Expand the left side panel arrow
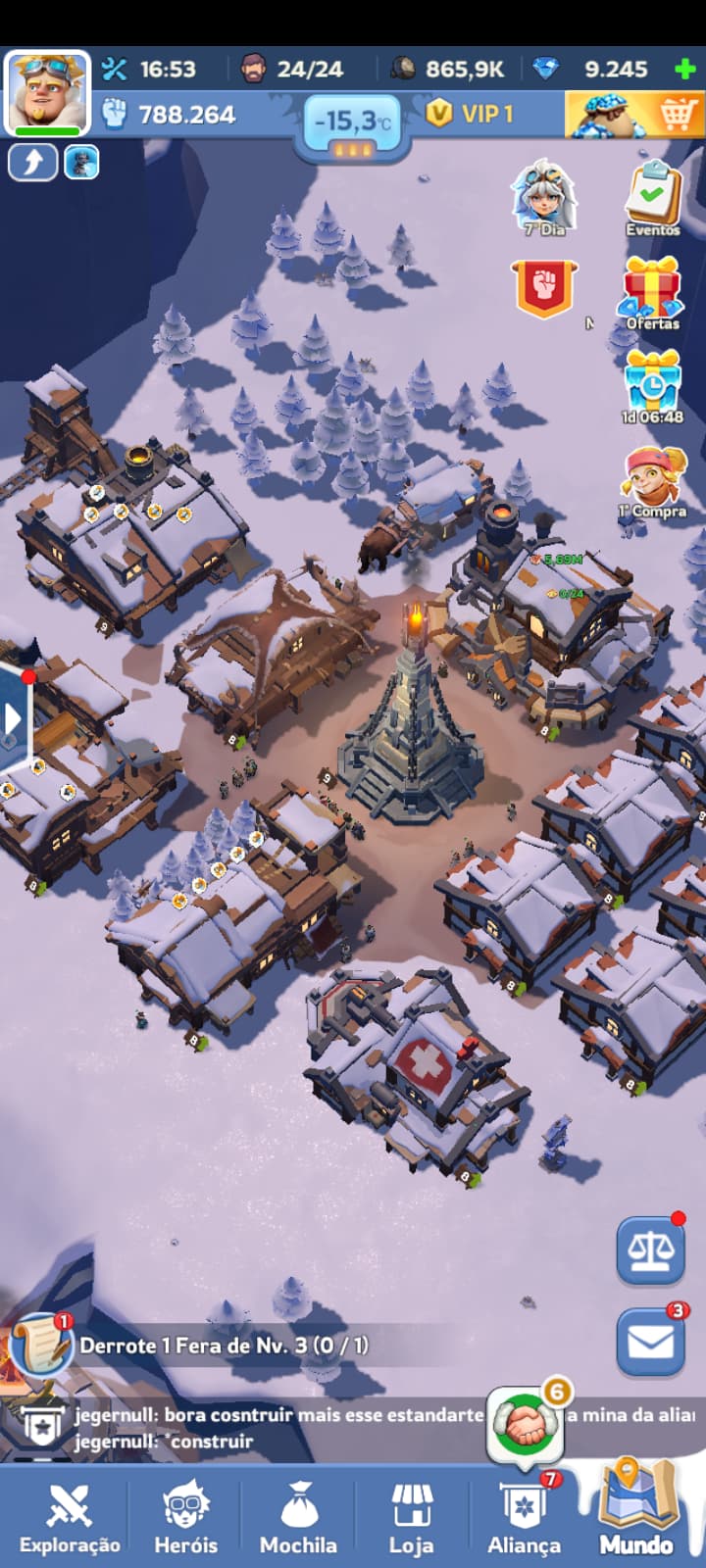 coord(14,718)
